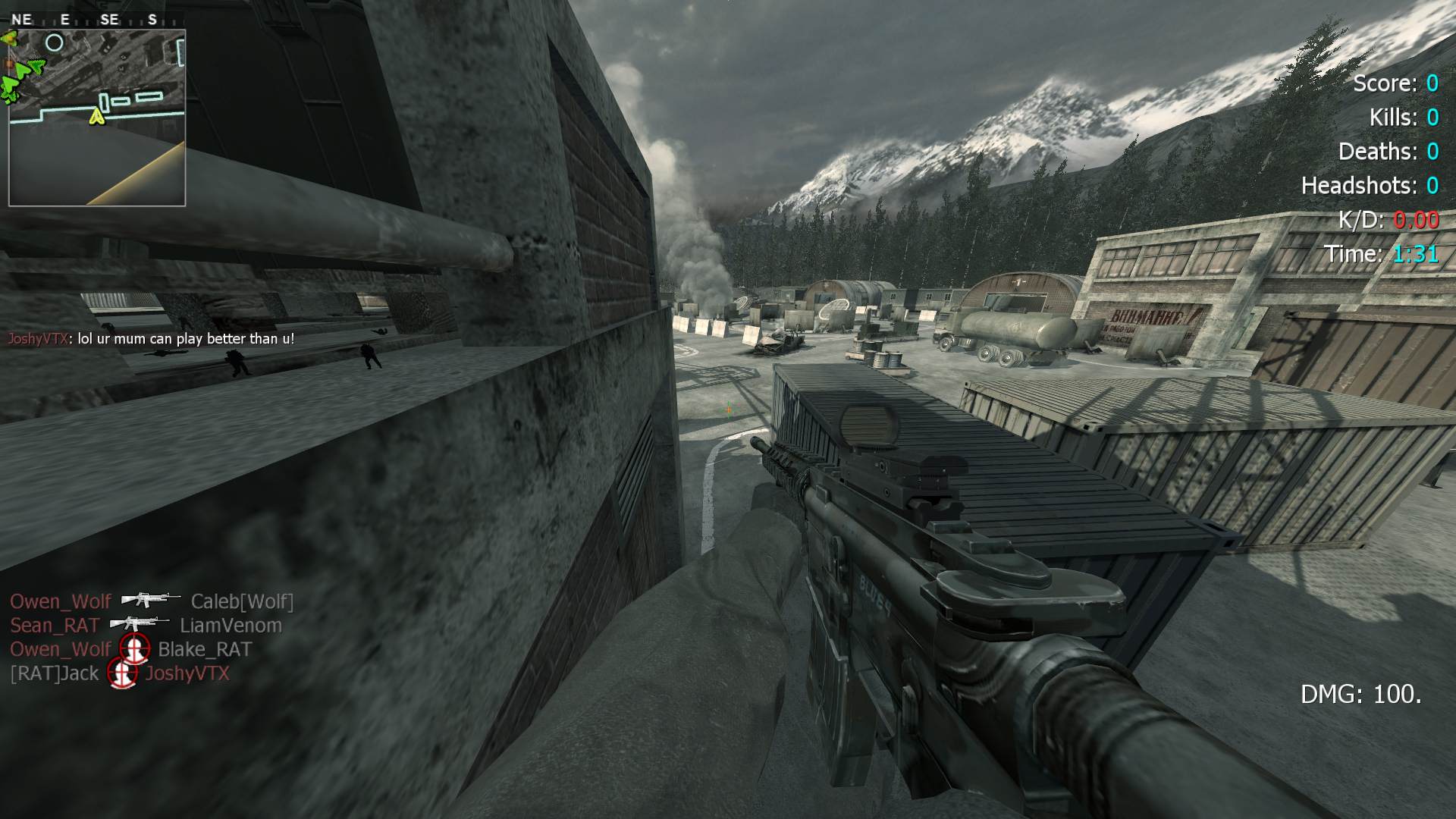This screenshot has width=1456, height=819.
Task: Click LiamVenom's name in the kill feed
Action: 231,626
